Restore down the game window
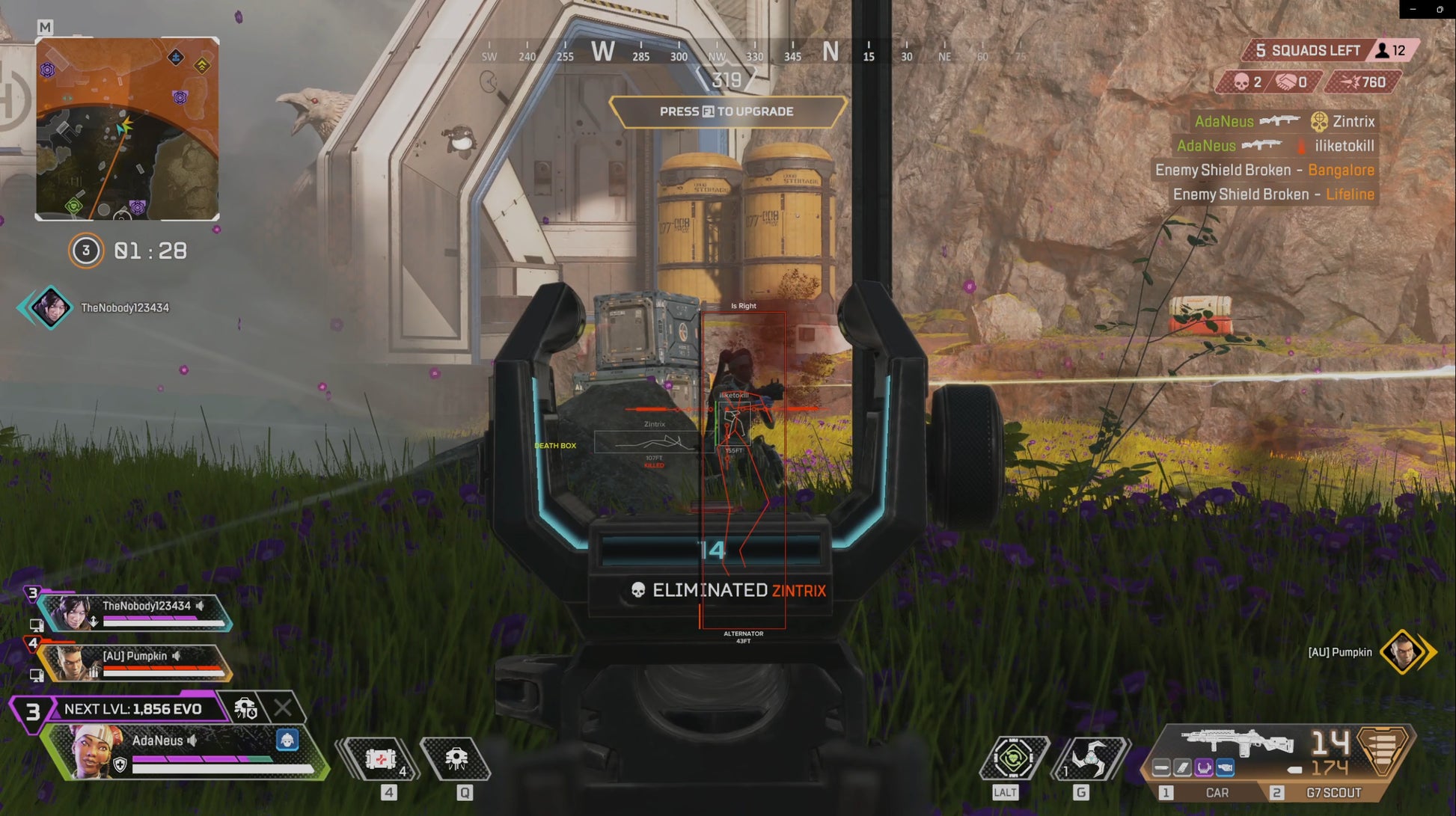Image resolution: width=1456 pixels, height=816 pixels. (1440, 10)
